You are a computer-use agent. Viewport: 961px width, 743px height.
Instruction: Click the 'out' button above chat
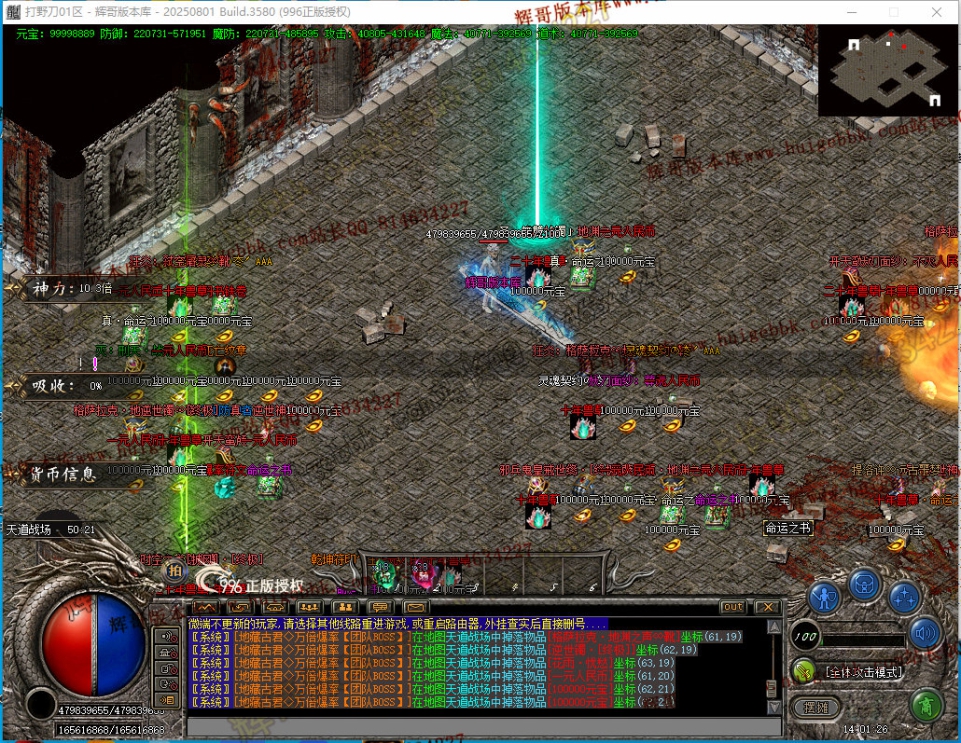pyautogui.click(x=733, y=607)
